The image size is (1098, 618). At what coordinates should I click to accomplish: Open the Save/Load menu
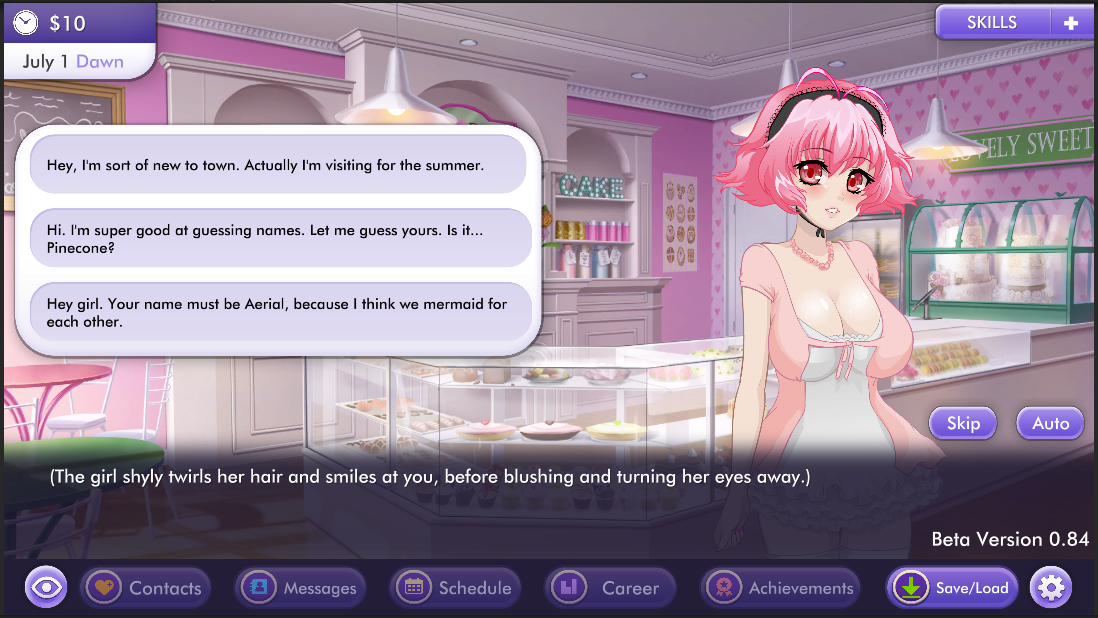point(952,588)
